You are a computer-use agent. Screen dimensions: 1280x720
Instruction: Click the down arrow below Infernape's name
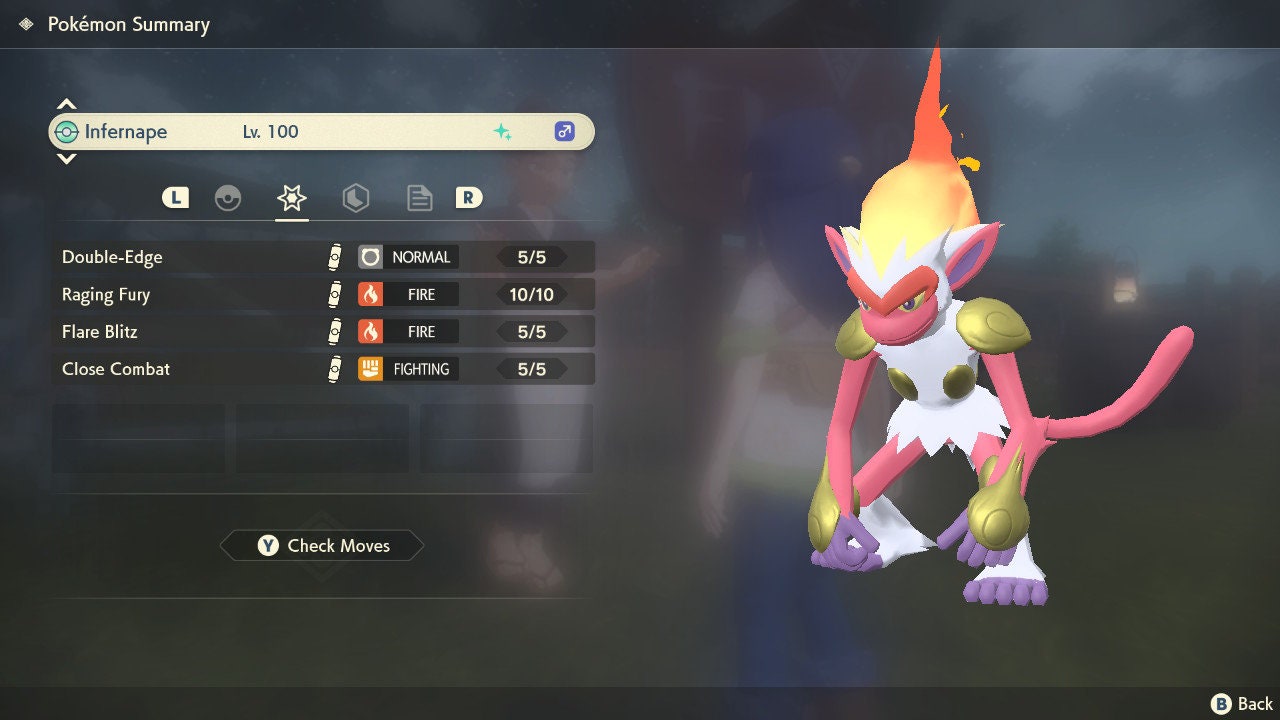[66, 158]
